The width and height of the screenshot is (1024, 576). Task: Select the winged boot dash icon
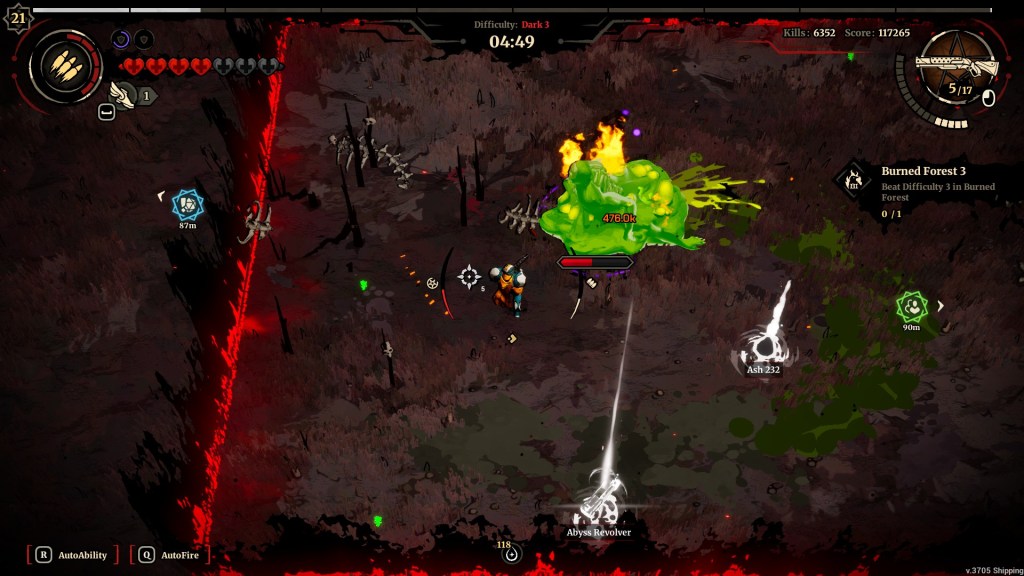[x=122, y=96]
